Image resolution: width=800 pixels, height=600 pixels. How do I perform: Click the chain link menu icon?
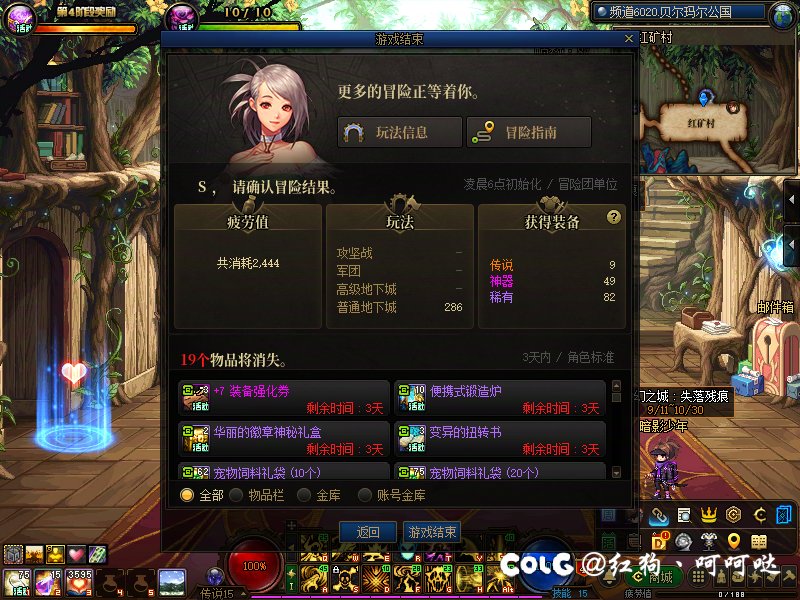coord(658,515)
